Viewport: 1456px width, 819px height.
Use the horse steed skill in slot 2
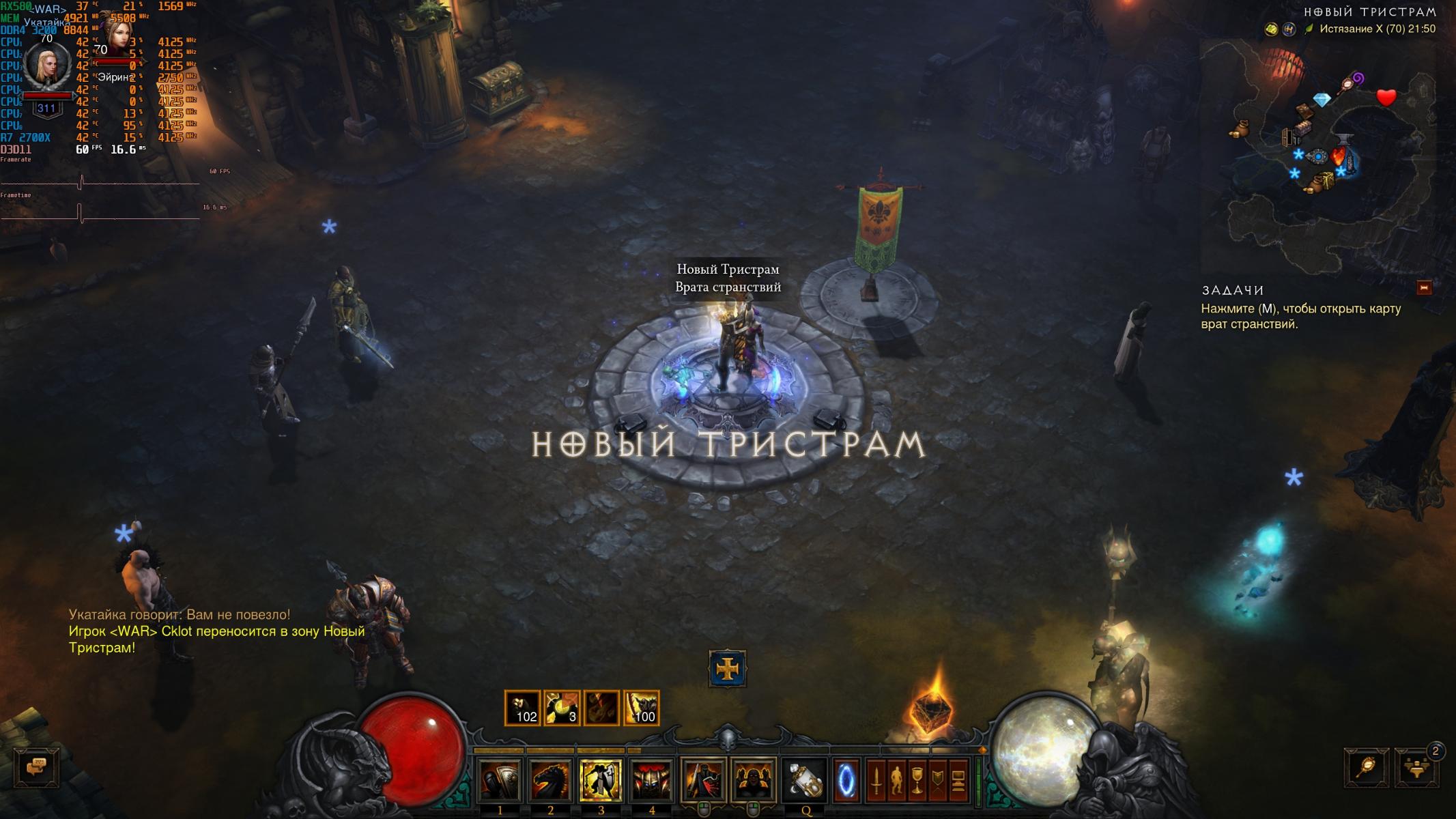coord(550,781)
